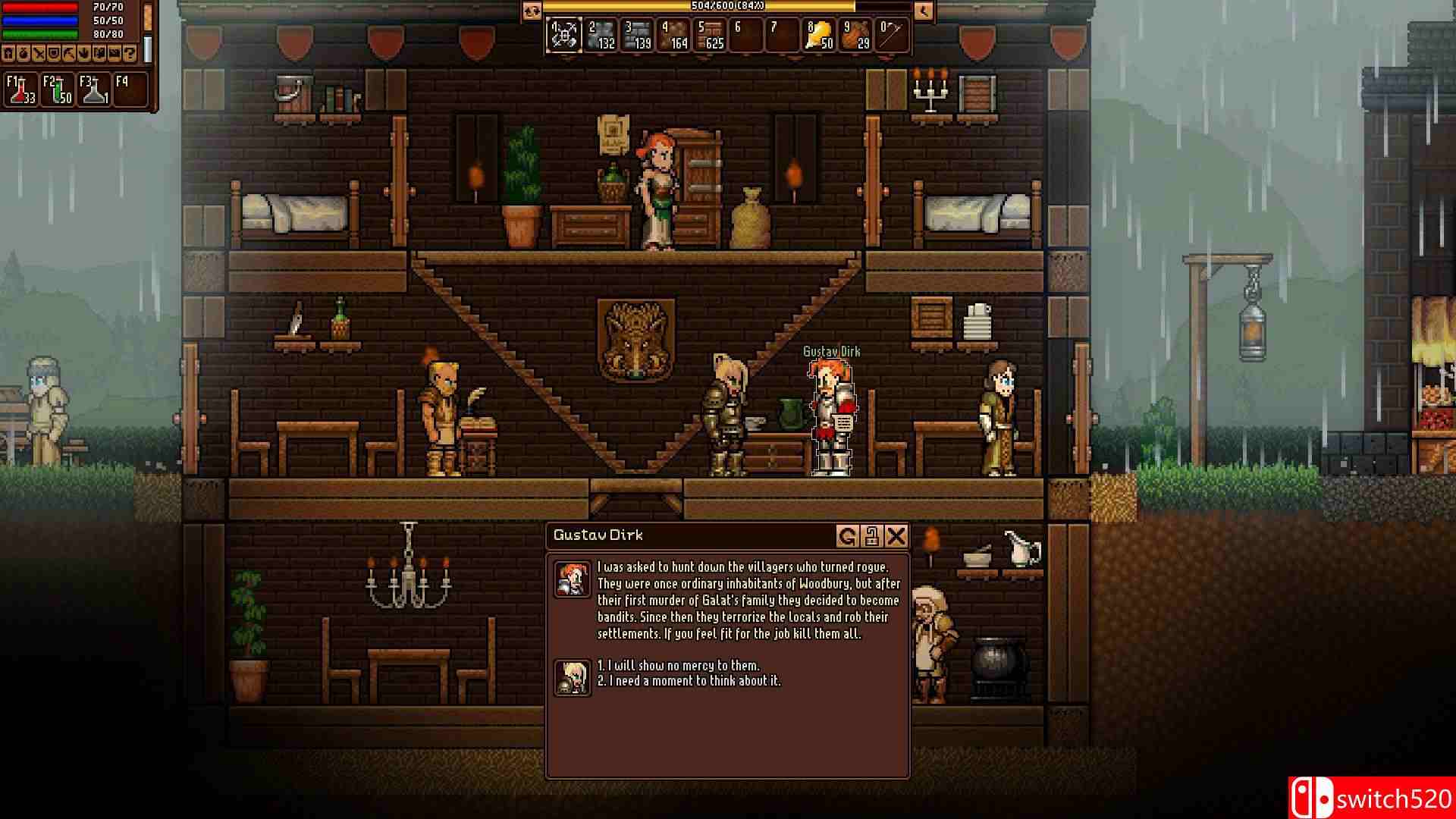Select the grey bricks in hotbar slot 3

tap(638, 34)
